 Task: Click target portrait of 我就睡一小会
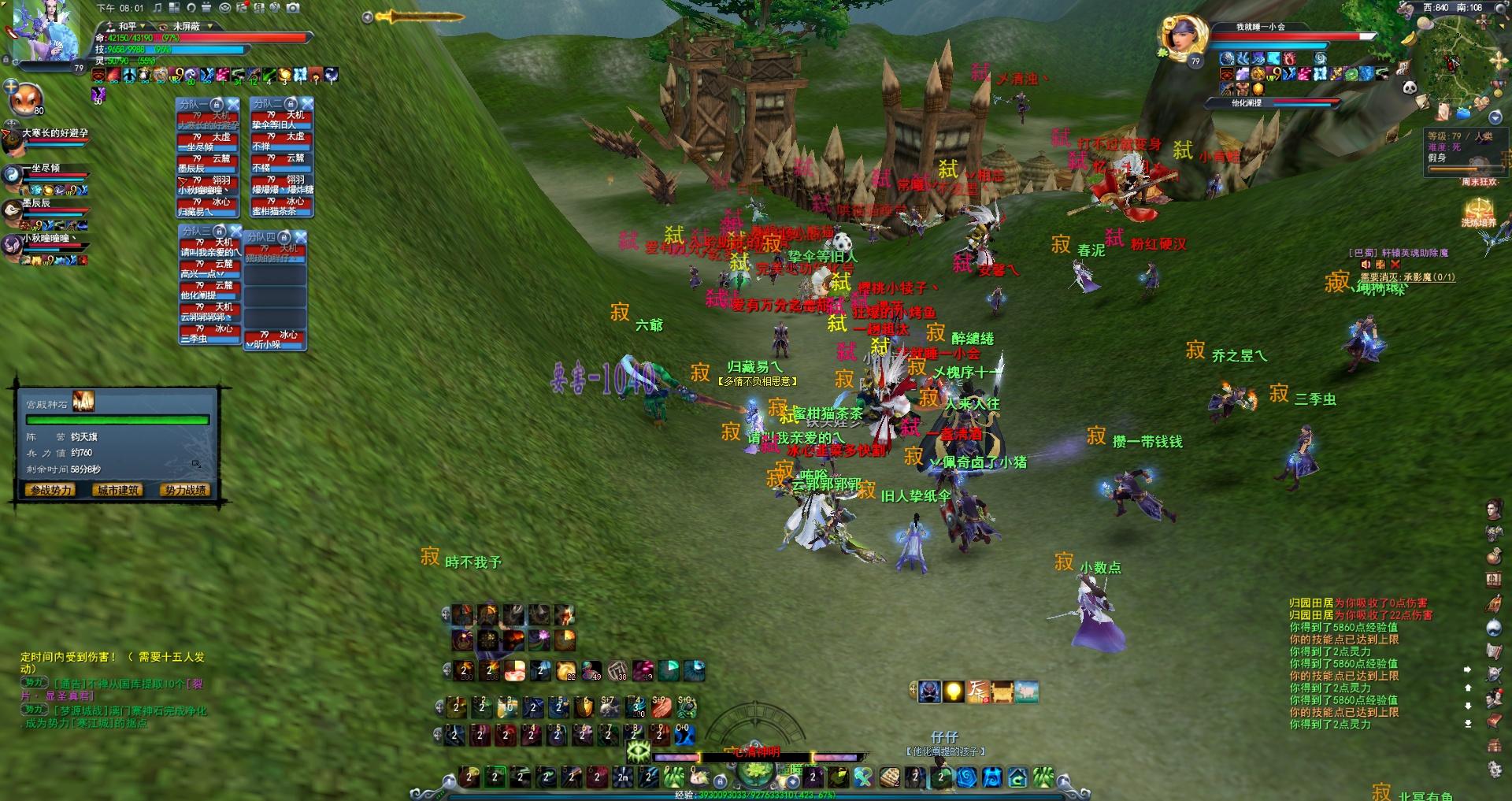click(x=1180, y=39)
